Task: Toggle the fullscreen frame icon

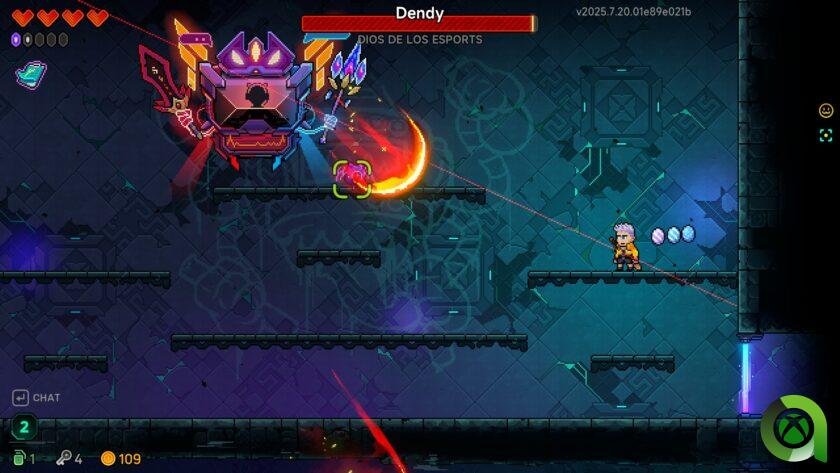Action: [826, 135]
